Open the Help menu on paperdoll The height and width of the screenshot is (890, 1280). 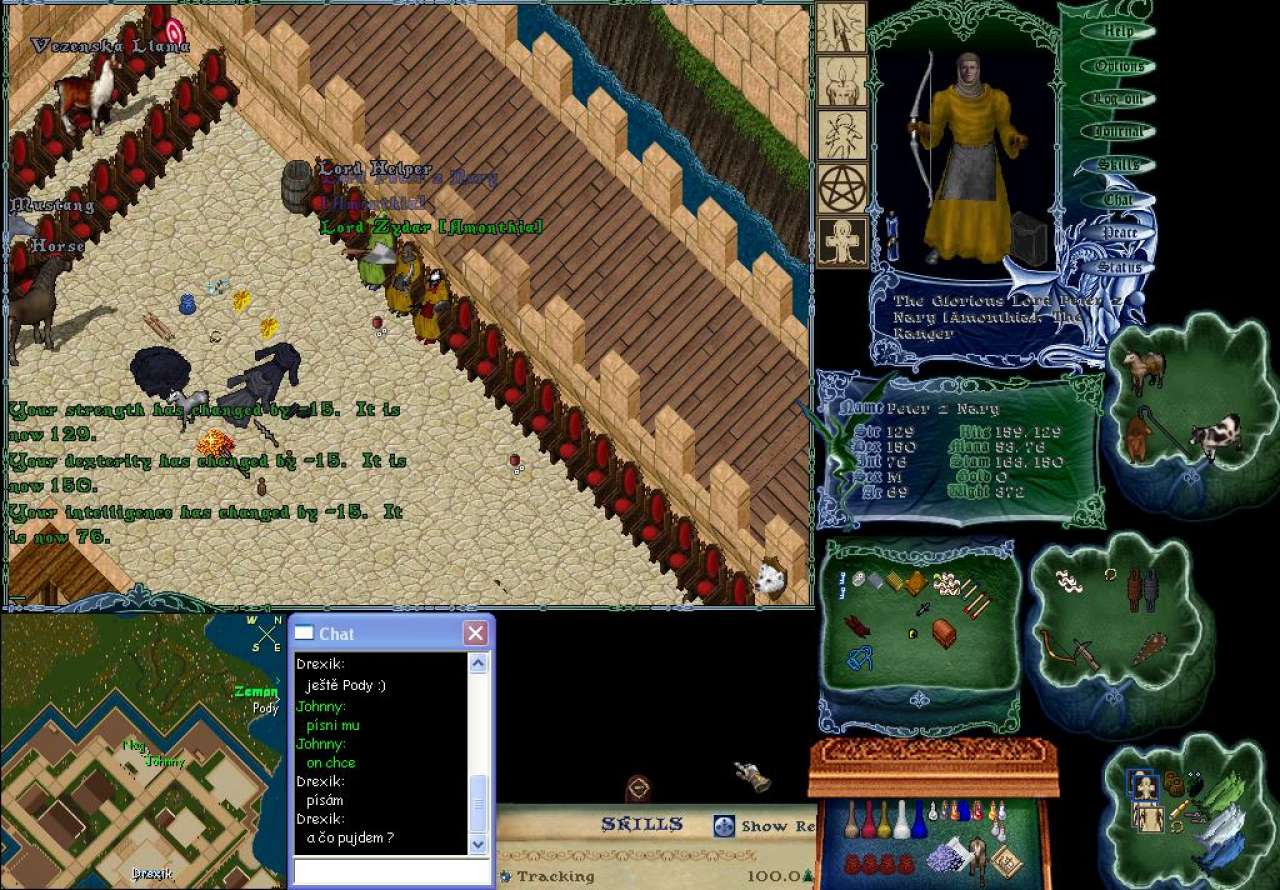[1118, 31]
